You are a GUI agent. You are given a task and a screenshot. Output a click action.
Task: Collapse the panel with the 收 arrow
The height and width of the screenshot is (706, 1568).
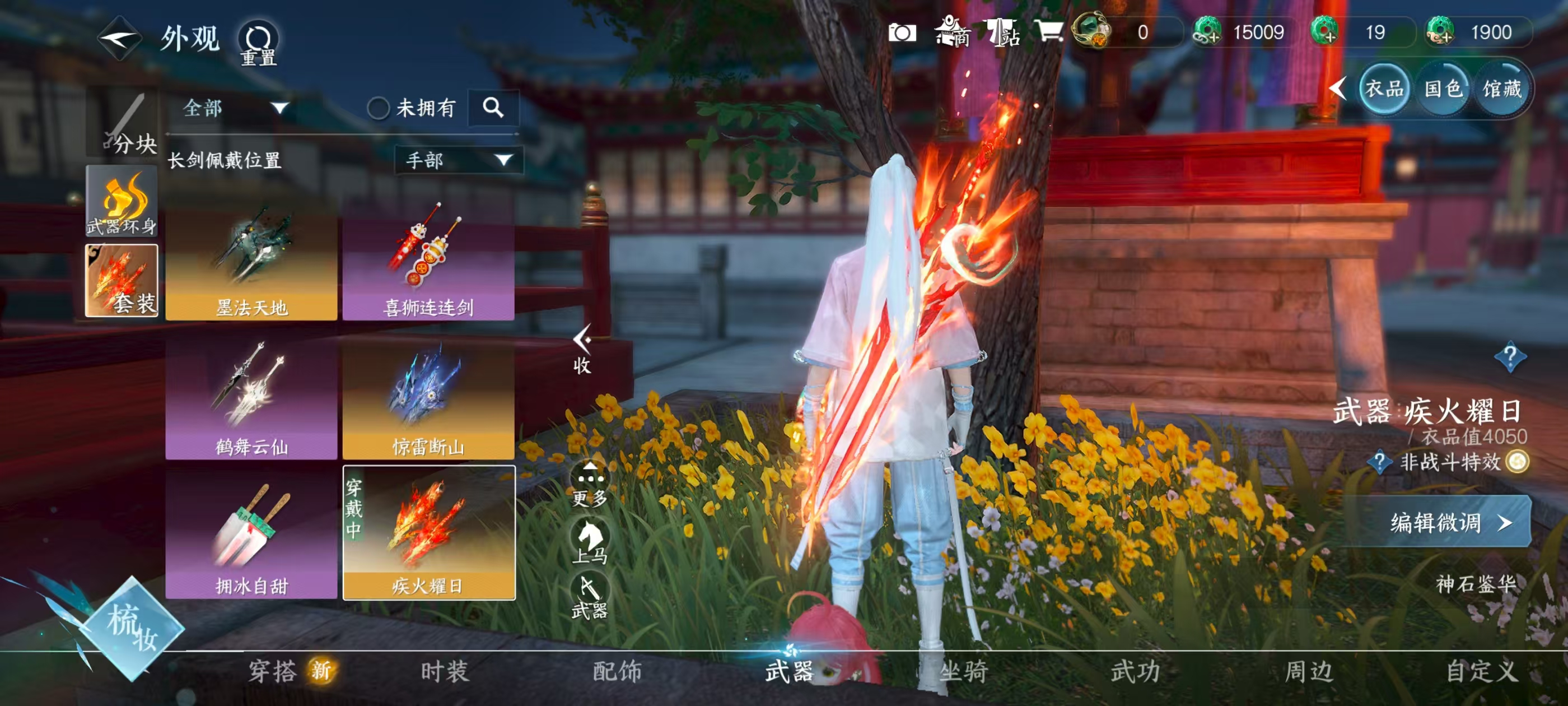click(x=582, y=349)
